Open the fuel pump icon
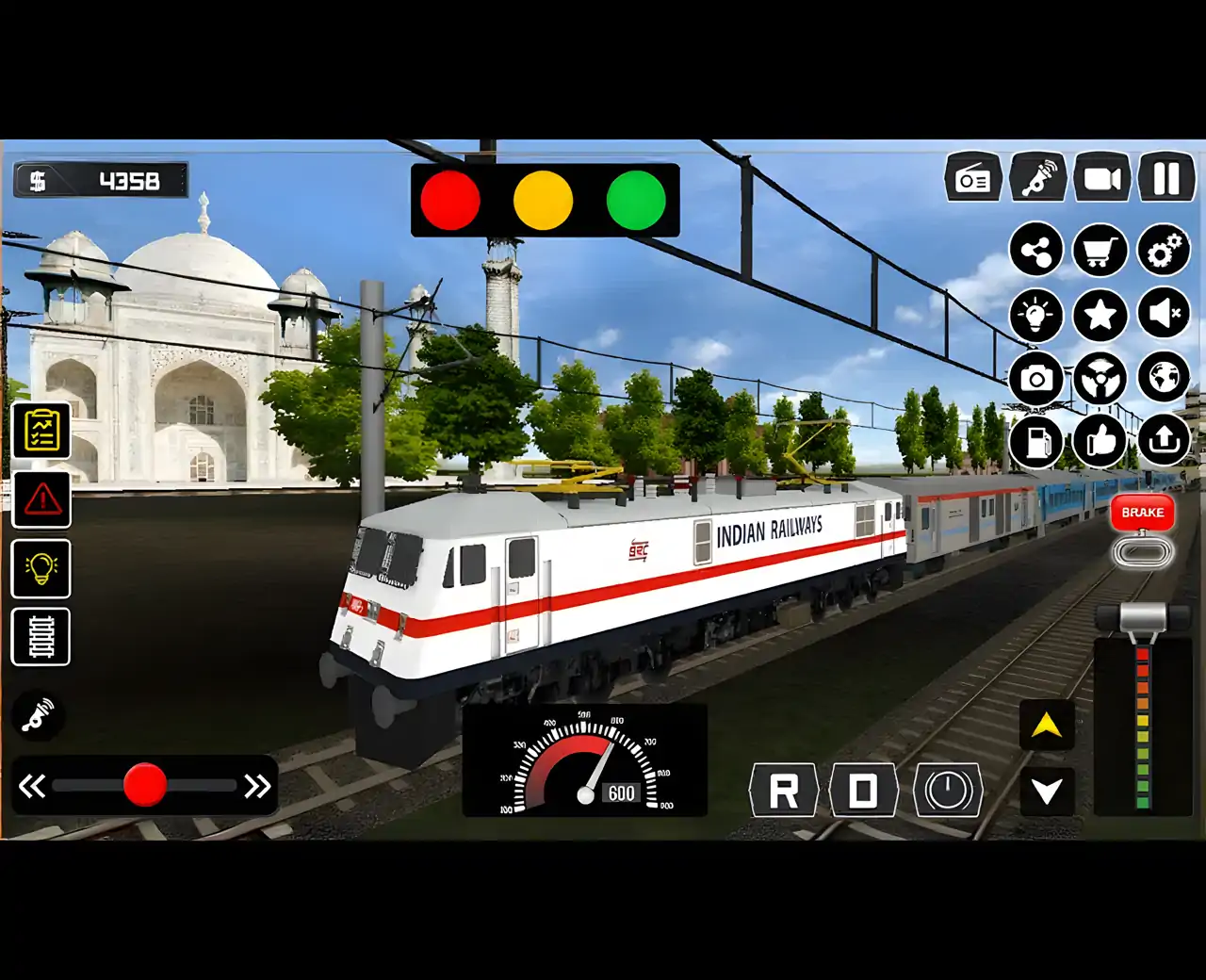Viewport: 1206px width, 980px height. coord(1036,441)
